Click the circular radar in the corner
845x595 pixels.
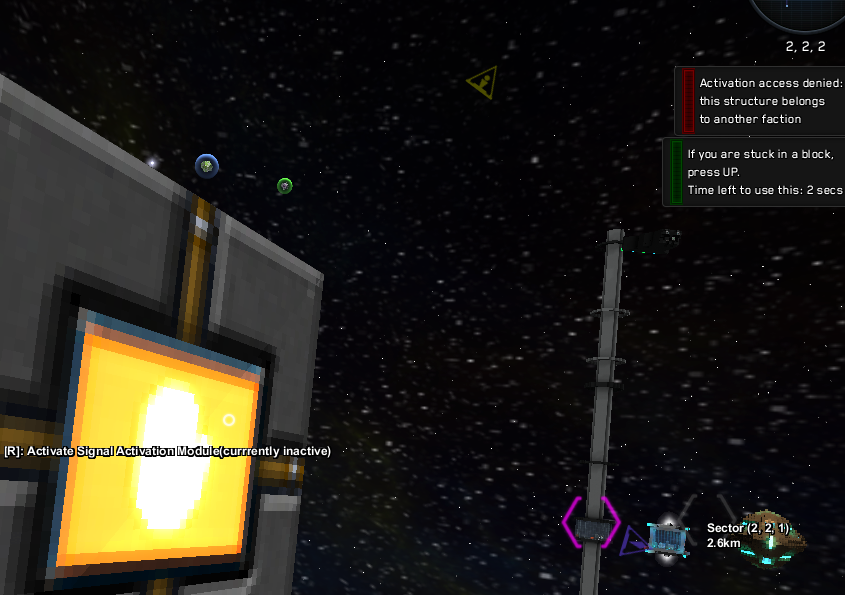(800, 12)
